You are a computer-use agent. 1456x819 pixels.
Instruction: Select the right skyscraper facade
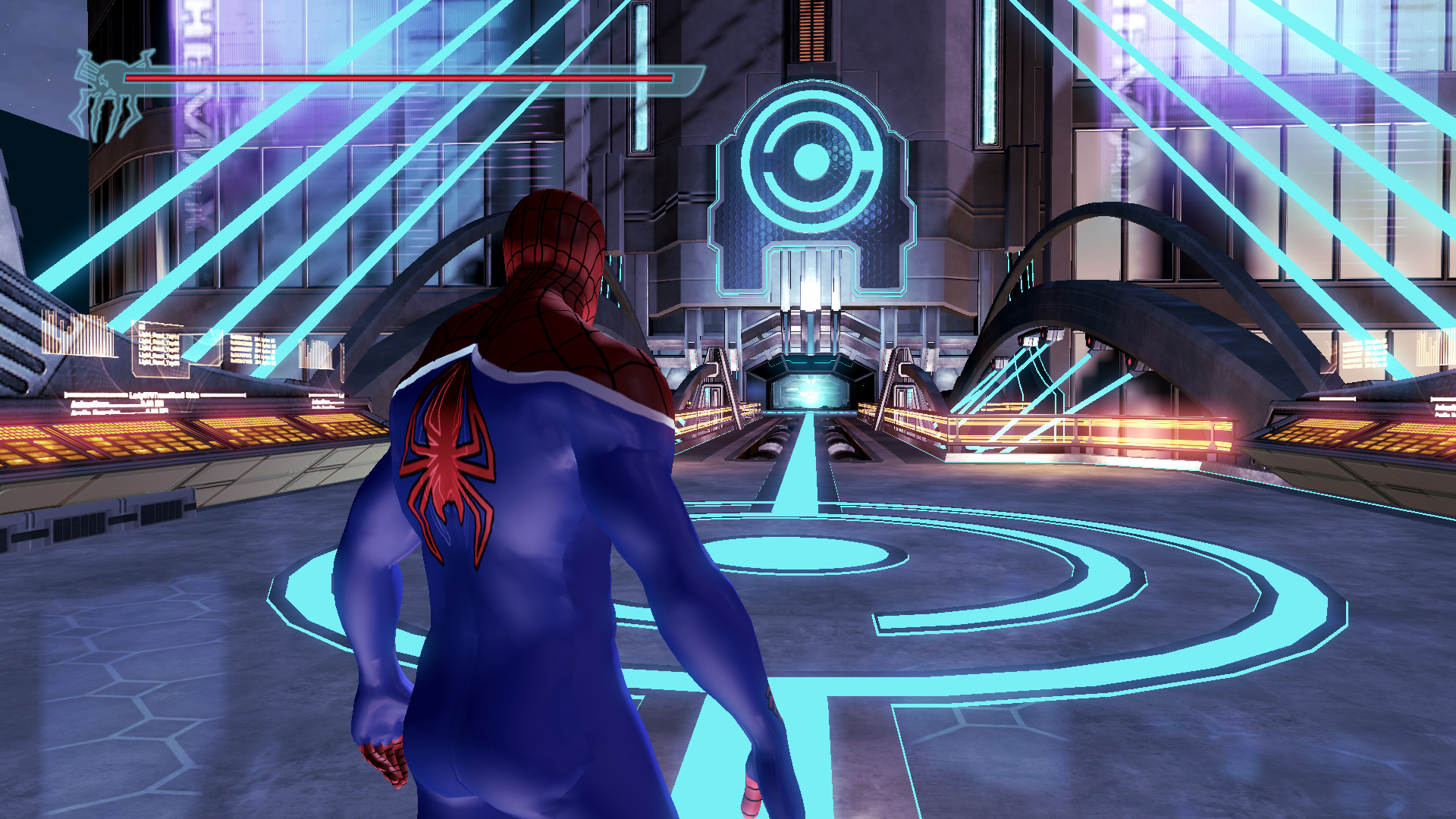tap(1327, 152)
